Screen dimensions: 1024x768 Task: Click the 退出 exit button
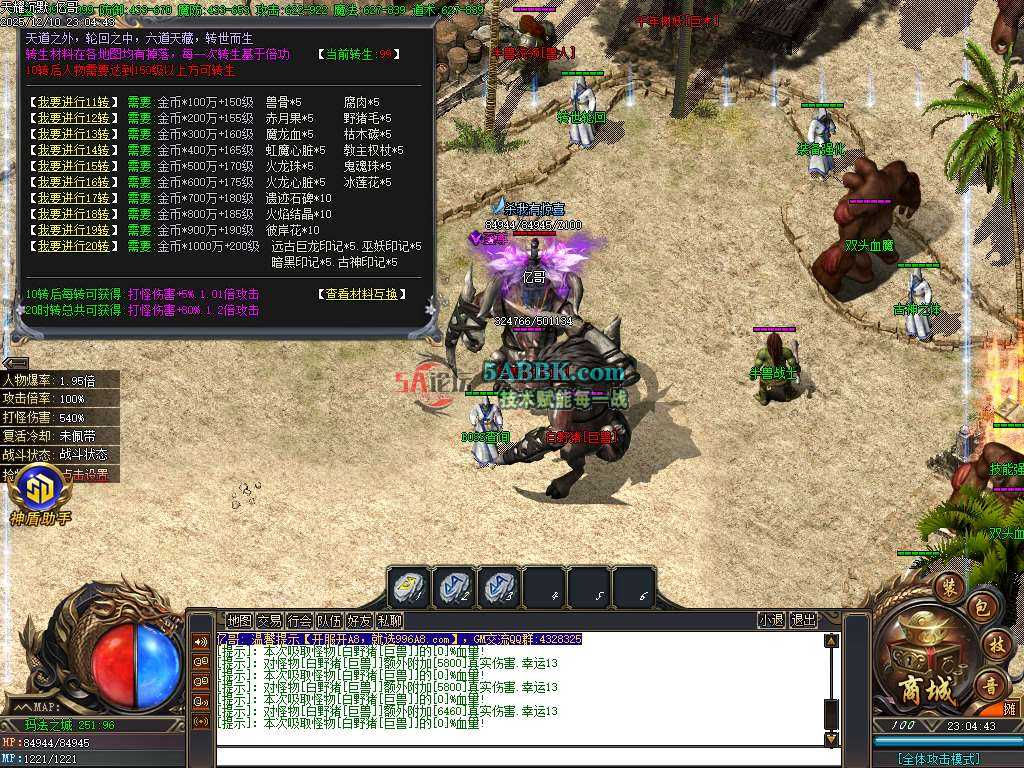(803, 621)
